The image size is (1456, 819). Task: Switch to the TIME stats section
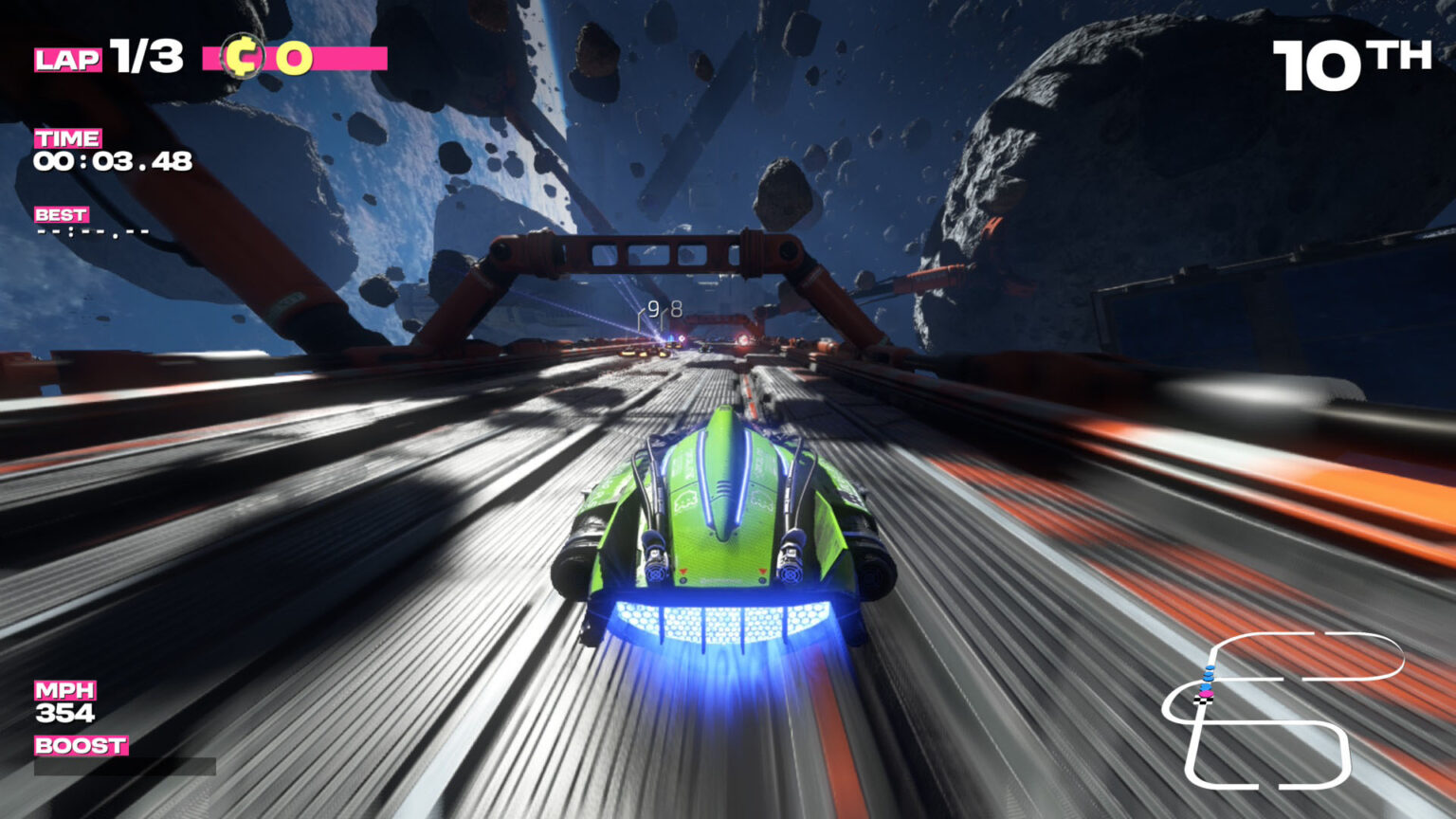[x=66, y=137]
